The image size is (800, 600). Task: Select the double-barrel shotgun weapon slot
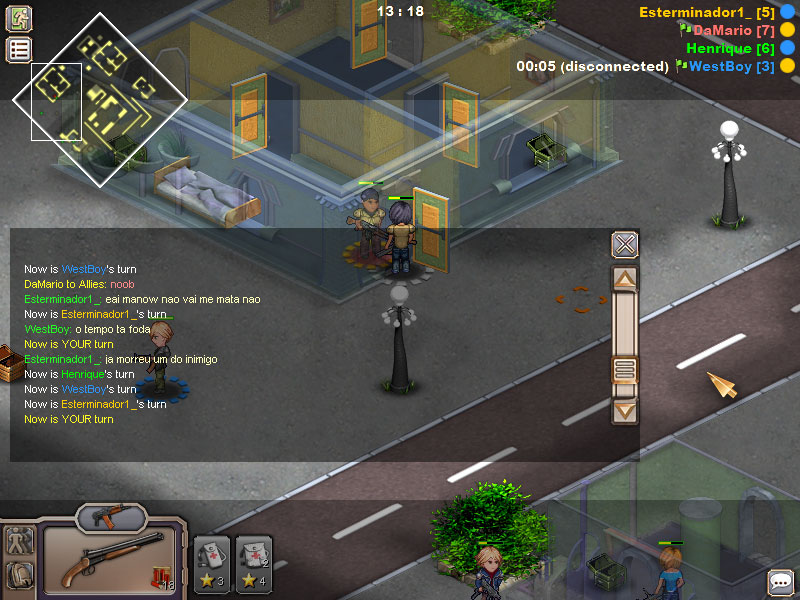pyautogui.click(x=110, y=560)
